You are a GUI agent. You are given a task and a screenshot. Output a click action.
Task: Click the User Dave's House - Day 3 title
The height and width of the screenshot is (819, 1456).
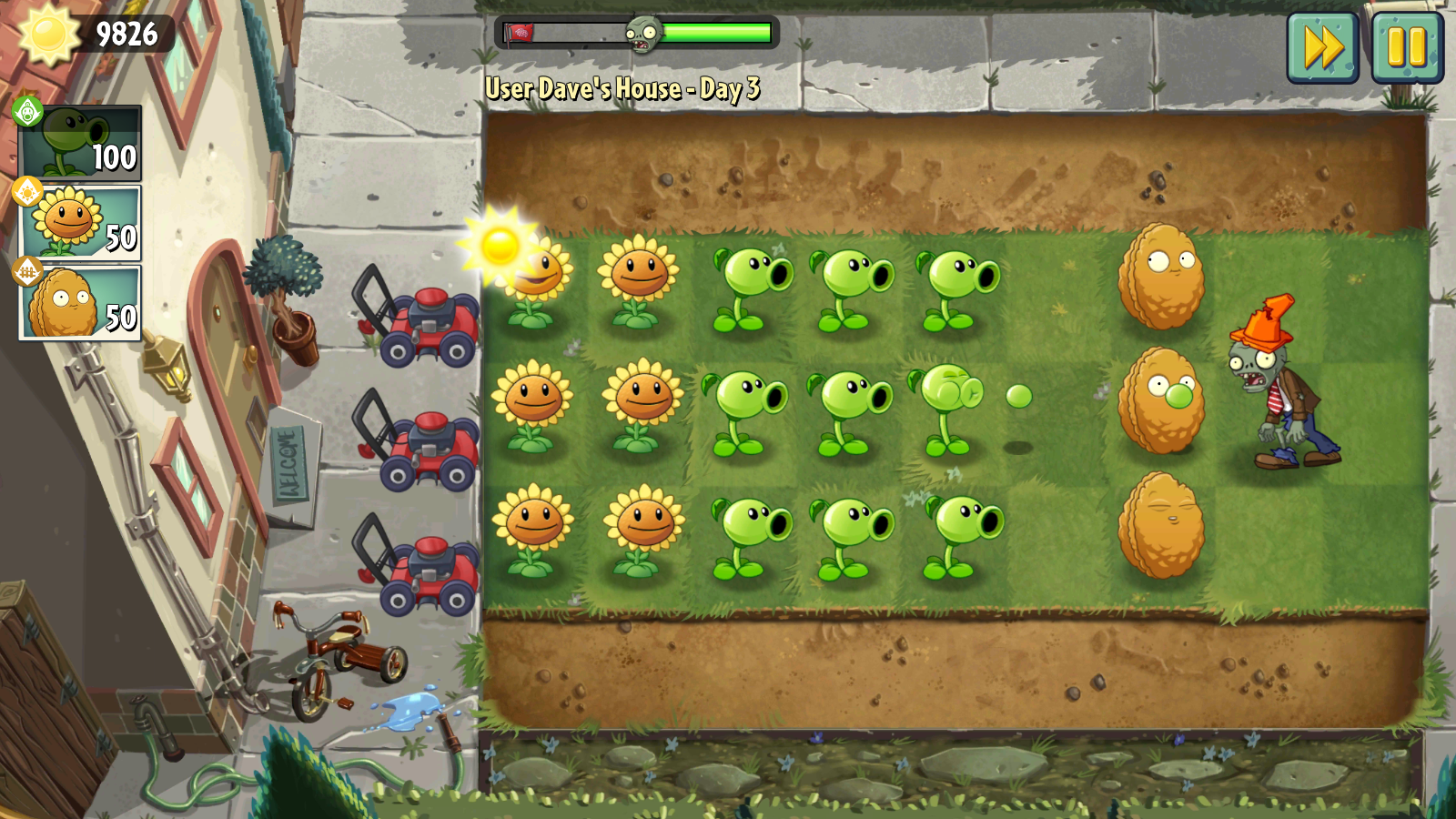[622, 89]
